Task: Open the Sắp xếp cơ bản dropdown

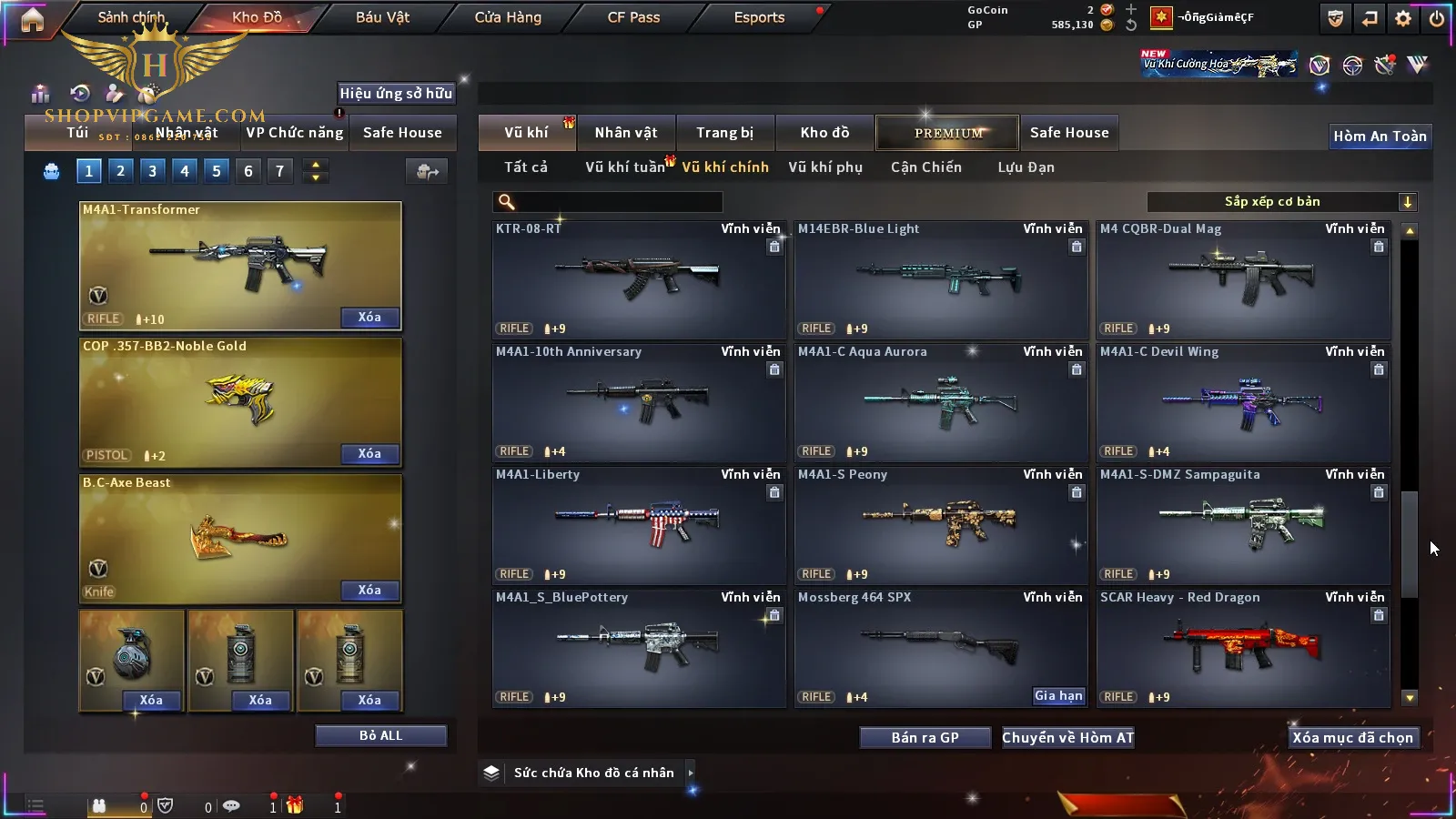Action: pyautogui.click(x=1281, y=202)
